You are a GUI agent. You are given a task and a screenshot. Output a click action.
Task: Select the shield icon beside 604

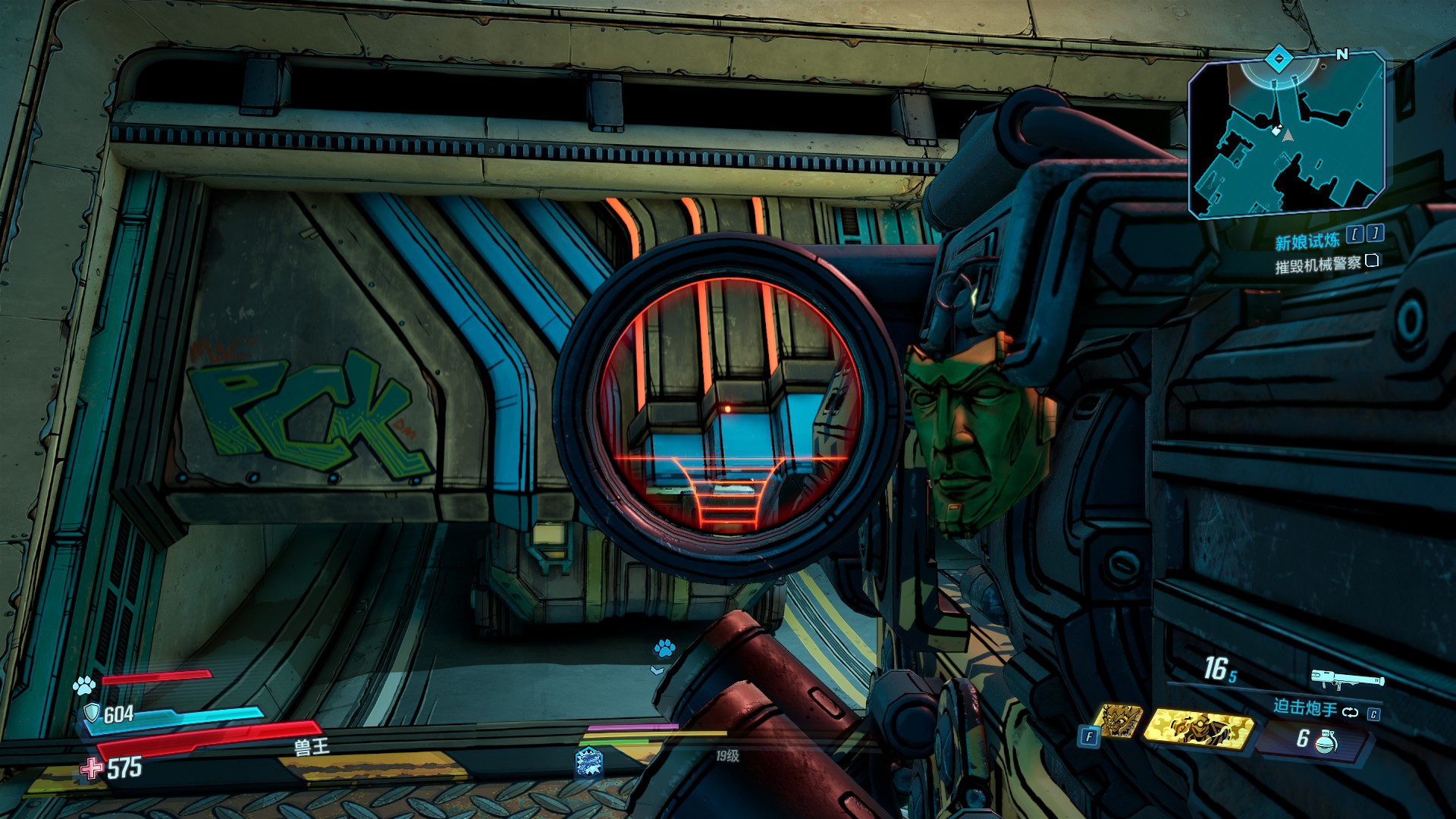coord(92,712)
